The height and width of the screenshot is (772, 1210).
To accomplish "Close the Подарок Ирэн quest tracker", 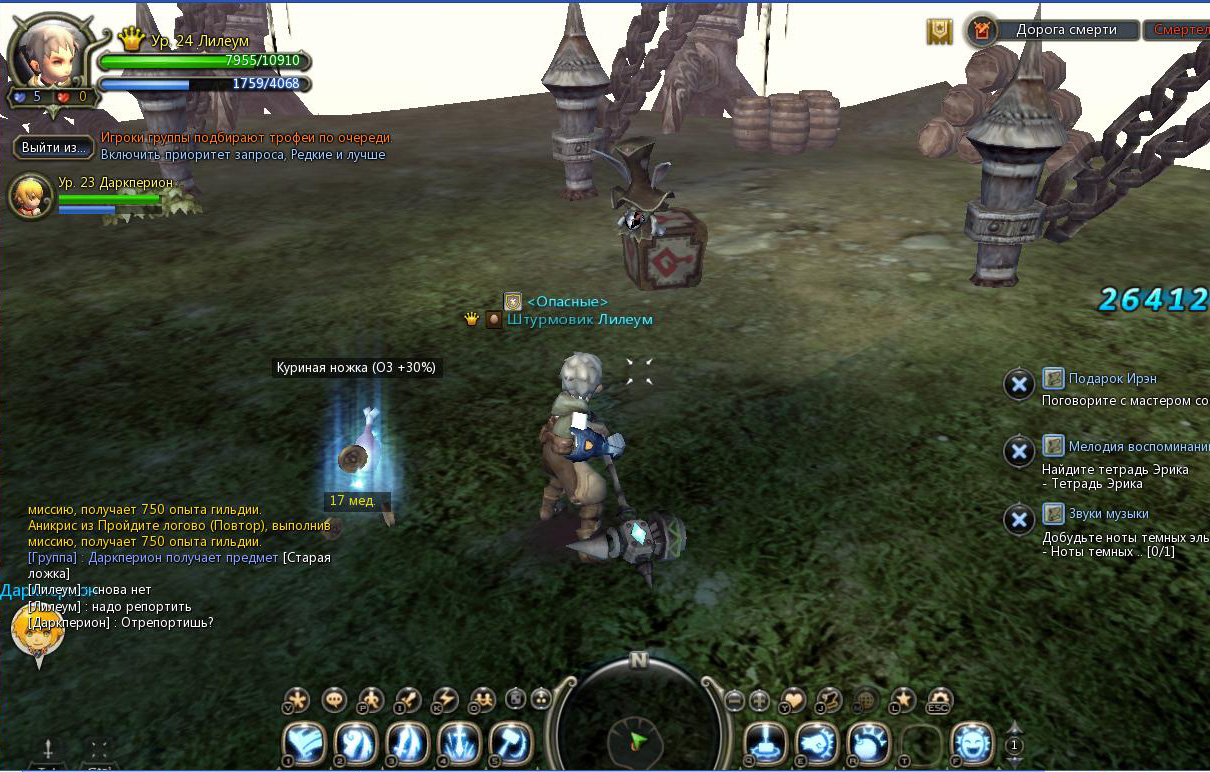I will pos(1018,384).
